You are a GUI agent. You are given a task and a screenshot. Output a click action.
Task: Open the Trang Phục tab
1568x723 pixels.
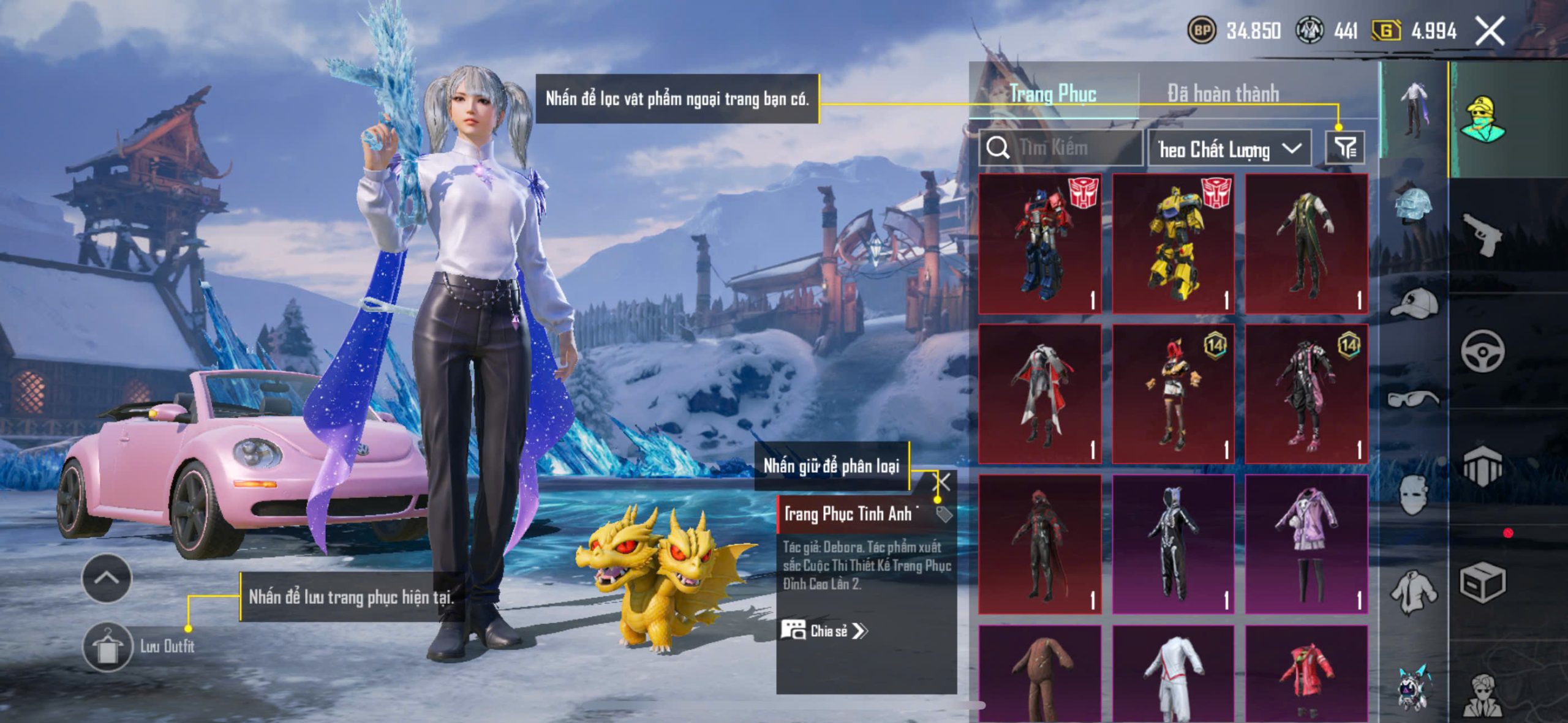pos(1053,94)
